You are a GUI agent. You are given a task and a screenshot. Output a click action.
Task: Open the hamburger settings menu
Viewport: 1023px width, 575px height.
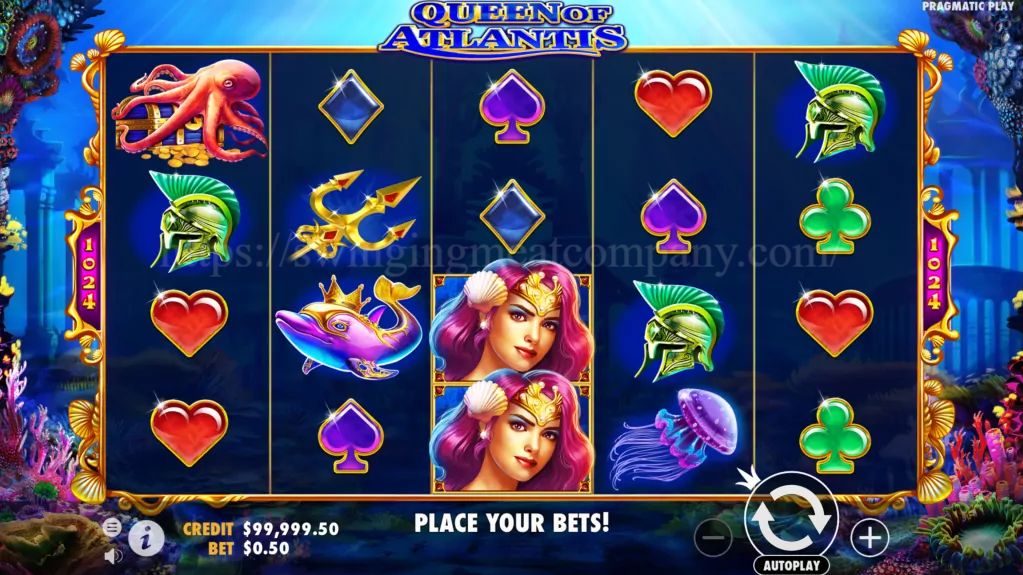coord(113,527)
